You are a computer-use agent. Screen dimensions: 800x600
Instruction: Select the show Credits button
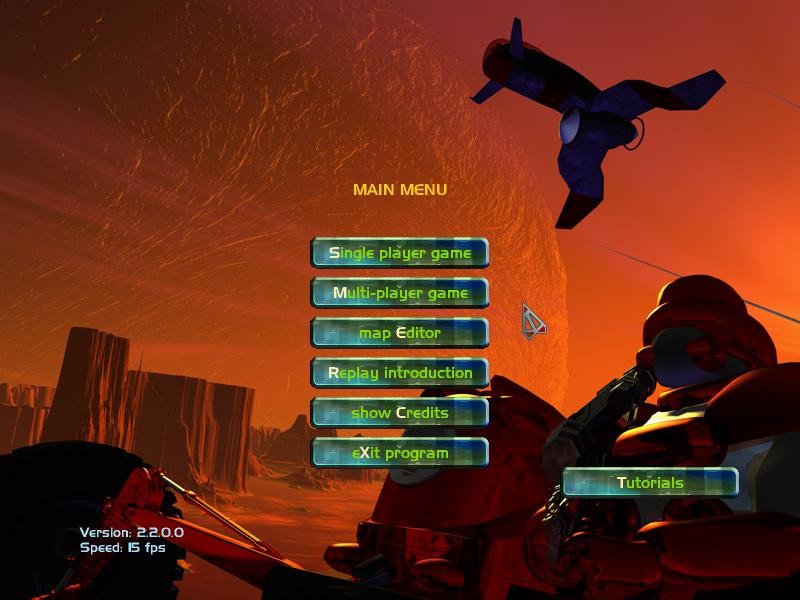[400, 413]
